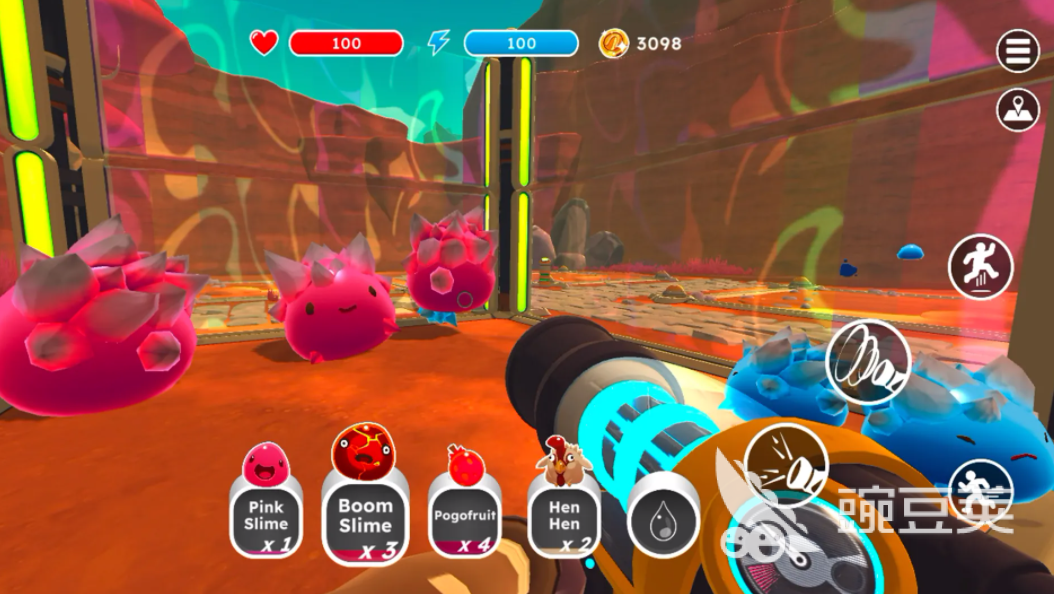Activate the vacuum suck button
The image size is (1054, 594).
click(x=868, y=361)
